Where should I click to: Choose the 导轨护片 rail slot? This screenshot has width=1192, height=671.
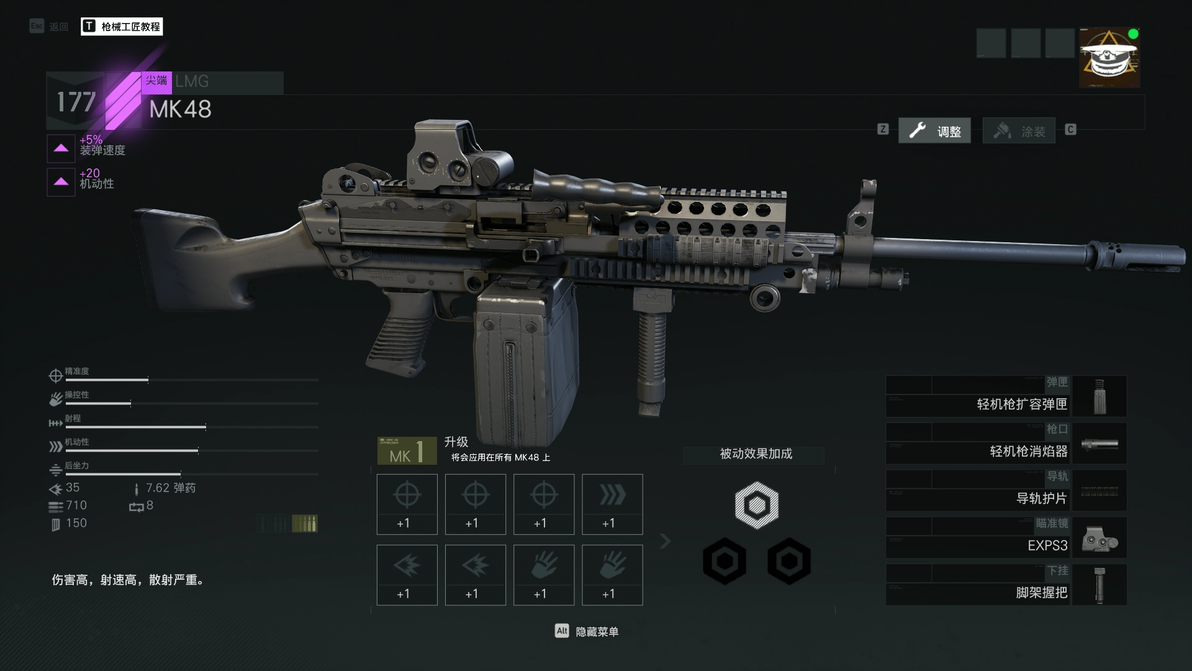(1006, 490)
